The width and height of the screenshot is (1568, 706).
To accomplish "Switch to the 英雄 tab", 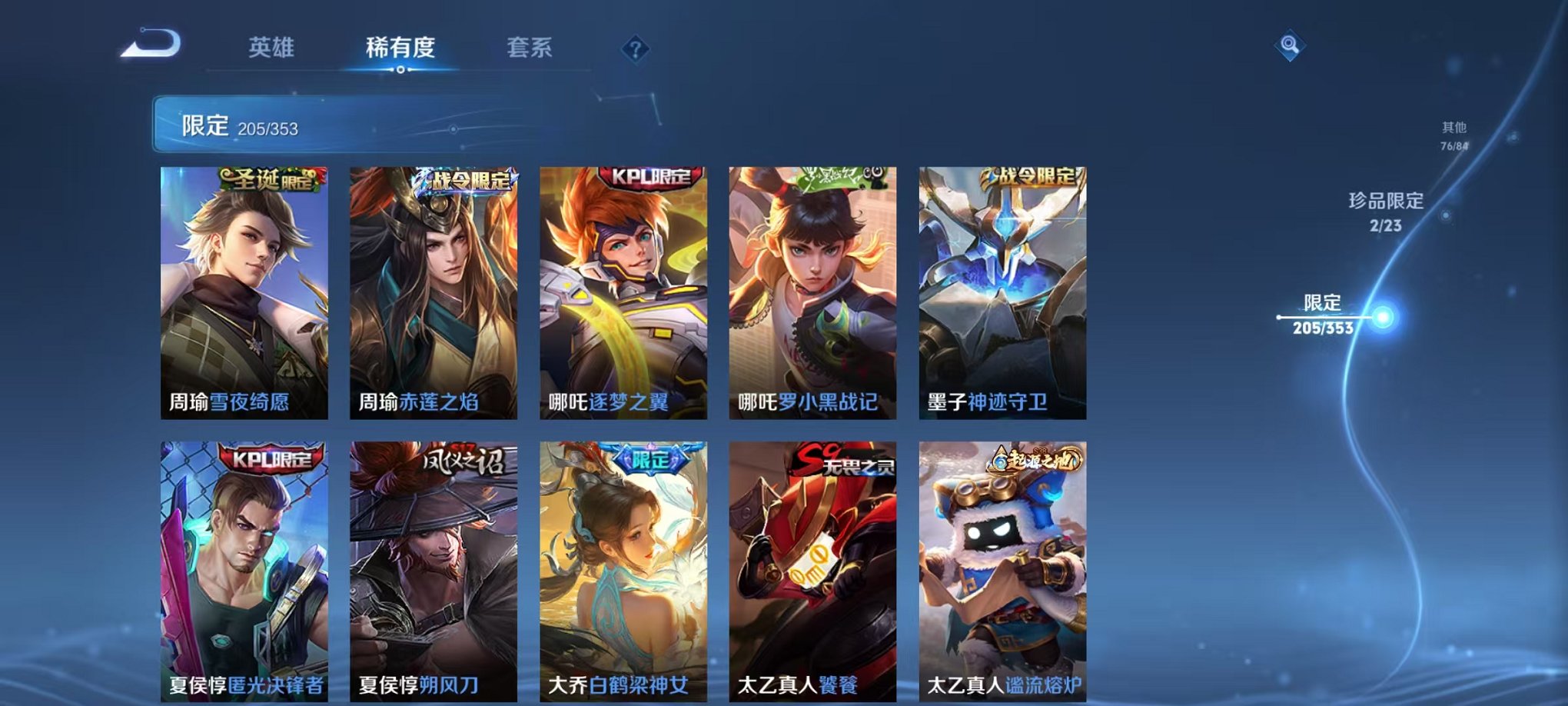I will tap(271, 48).
